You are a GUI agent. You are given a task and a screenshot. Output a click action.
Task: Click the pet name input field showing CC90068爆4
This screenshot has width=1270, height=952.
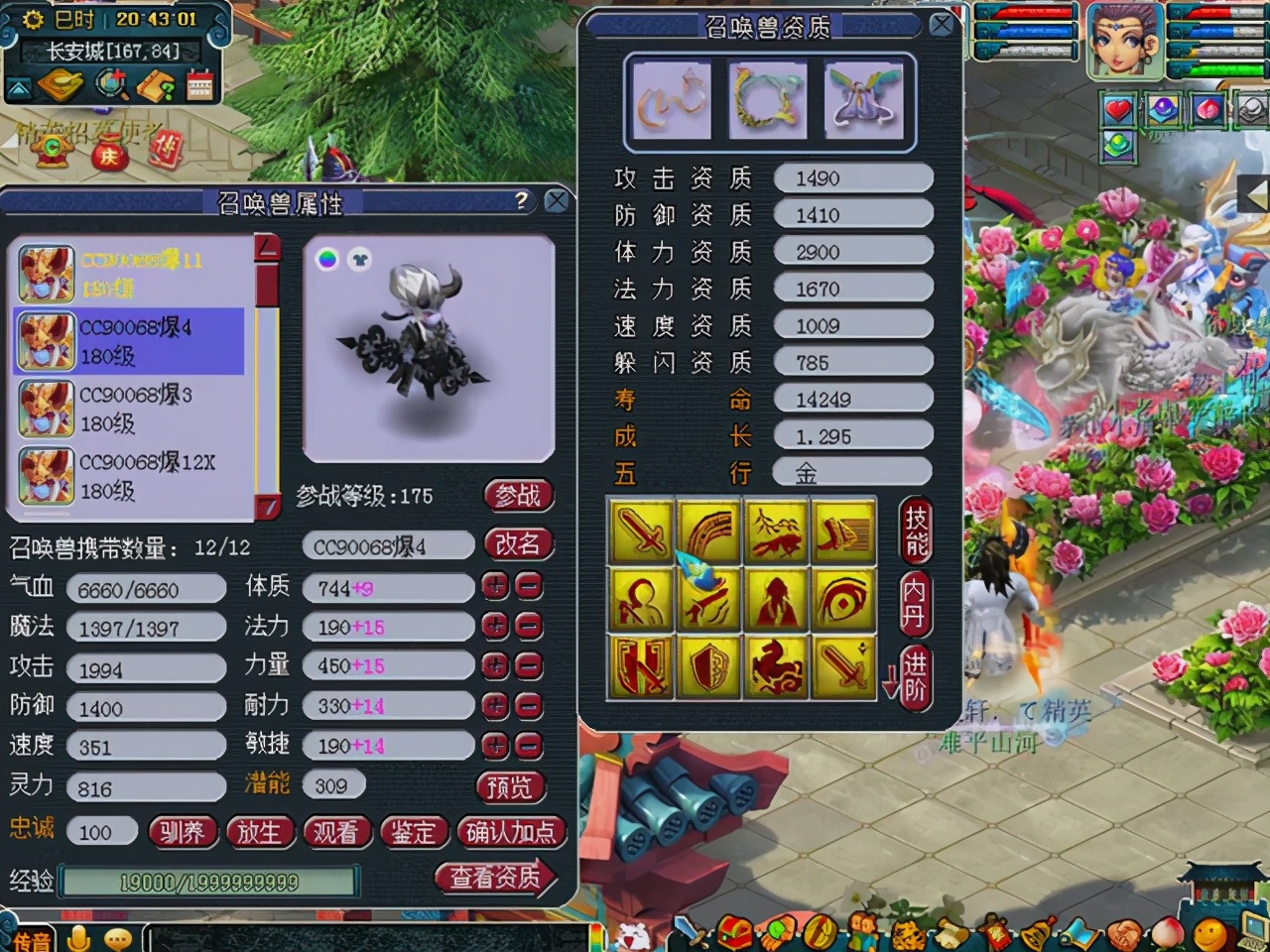point(387,545)
